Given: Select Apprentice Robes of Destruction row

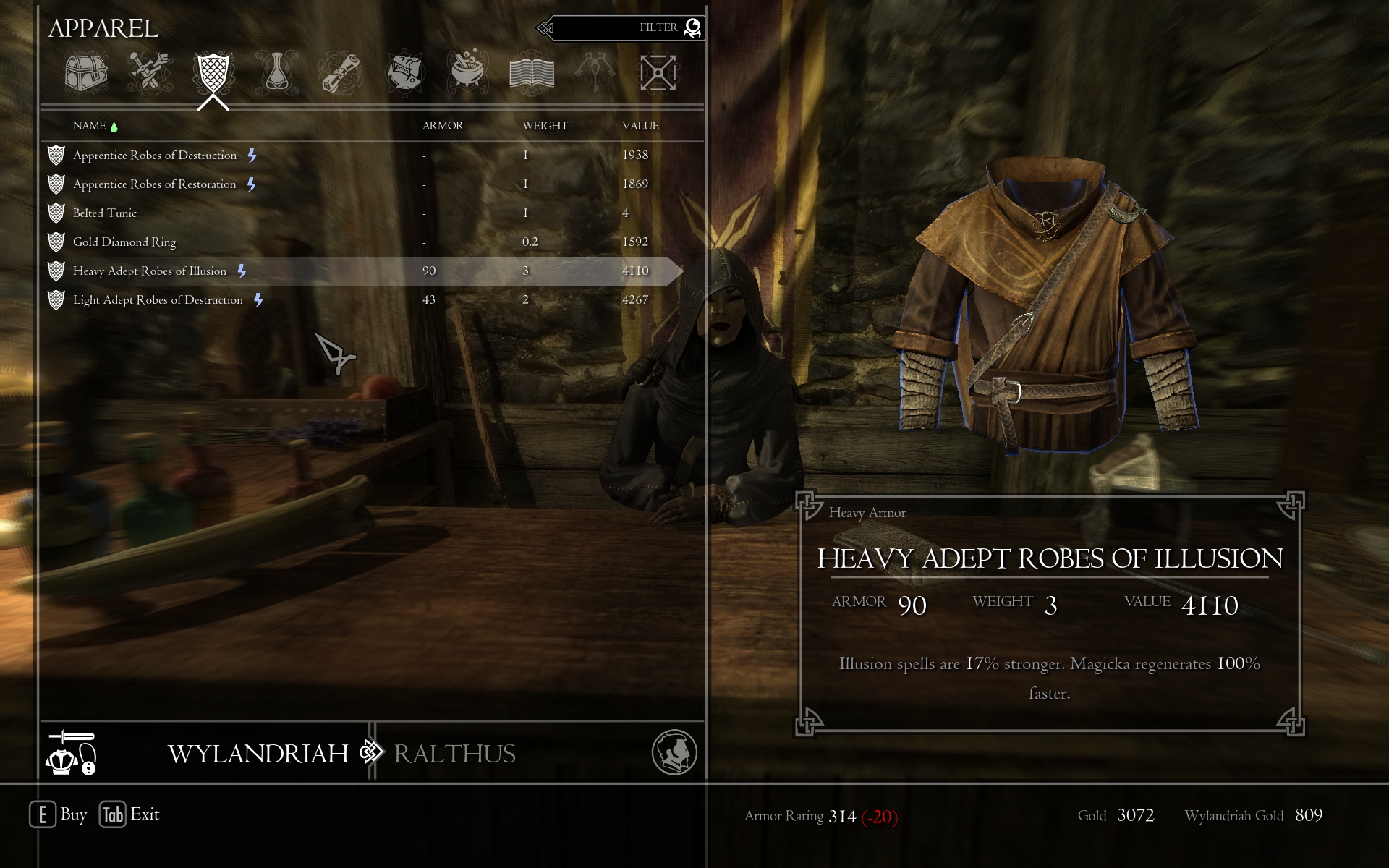Looking at the screenshot, I should (155, 156).
